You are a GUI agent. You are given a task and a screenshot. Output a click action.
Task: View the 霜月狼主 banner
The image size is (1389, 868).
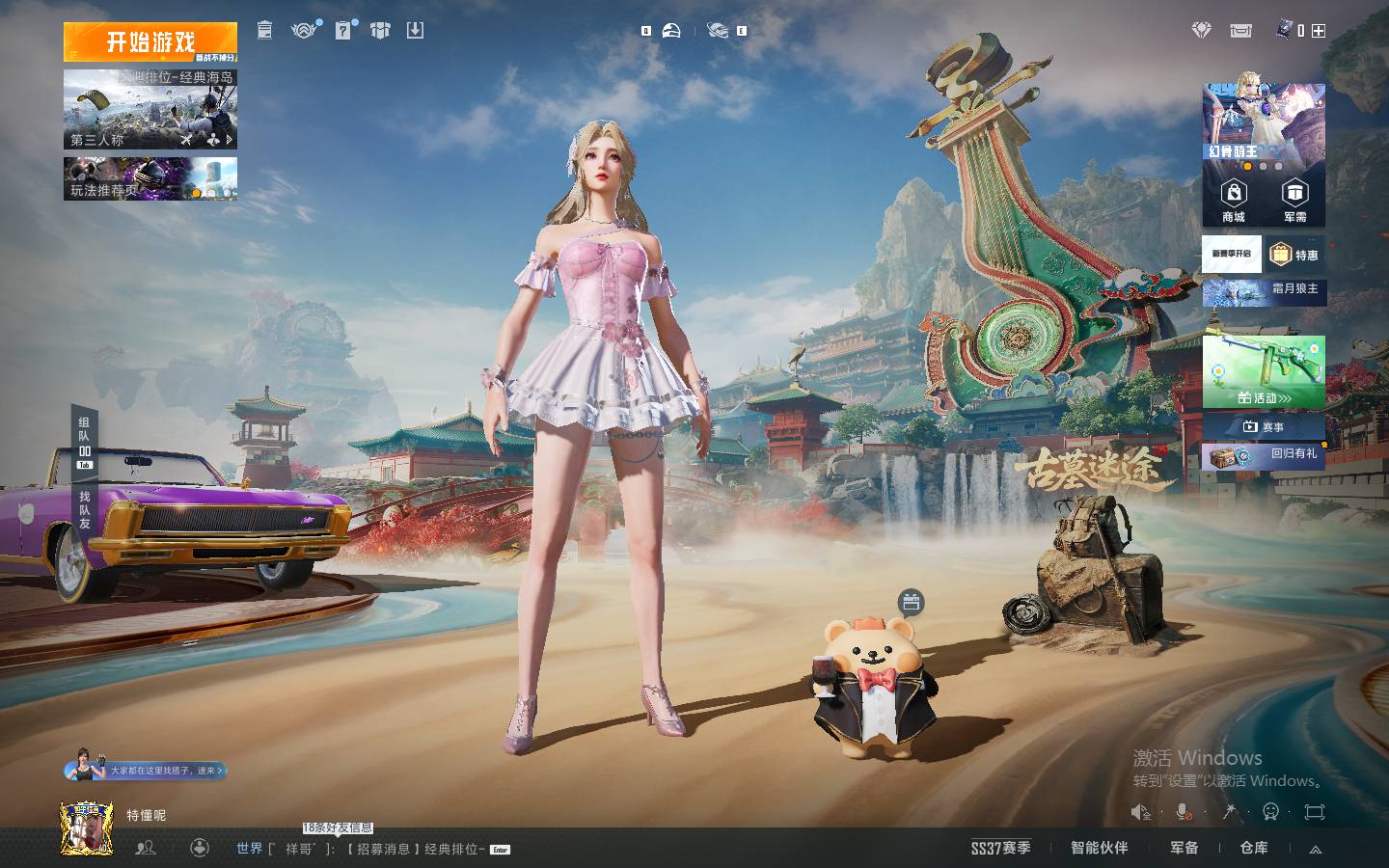coord(1264,290)
